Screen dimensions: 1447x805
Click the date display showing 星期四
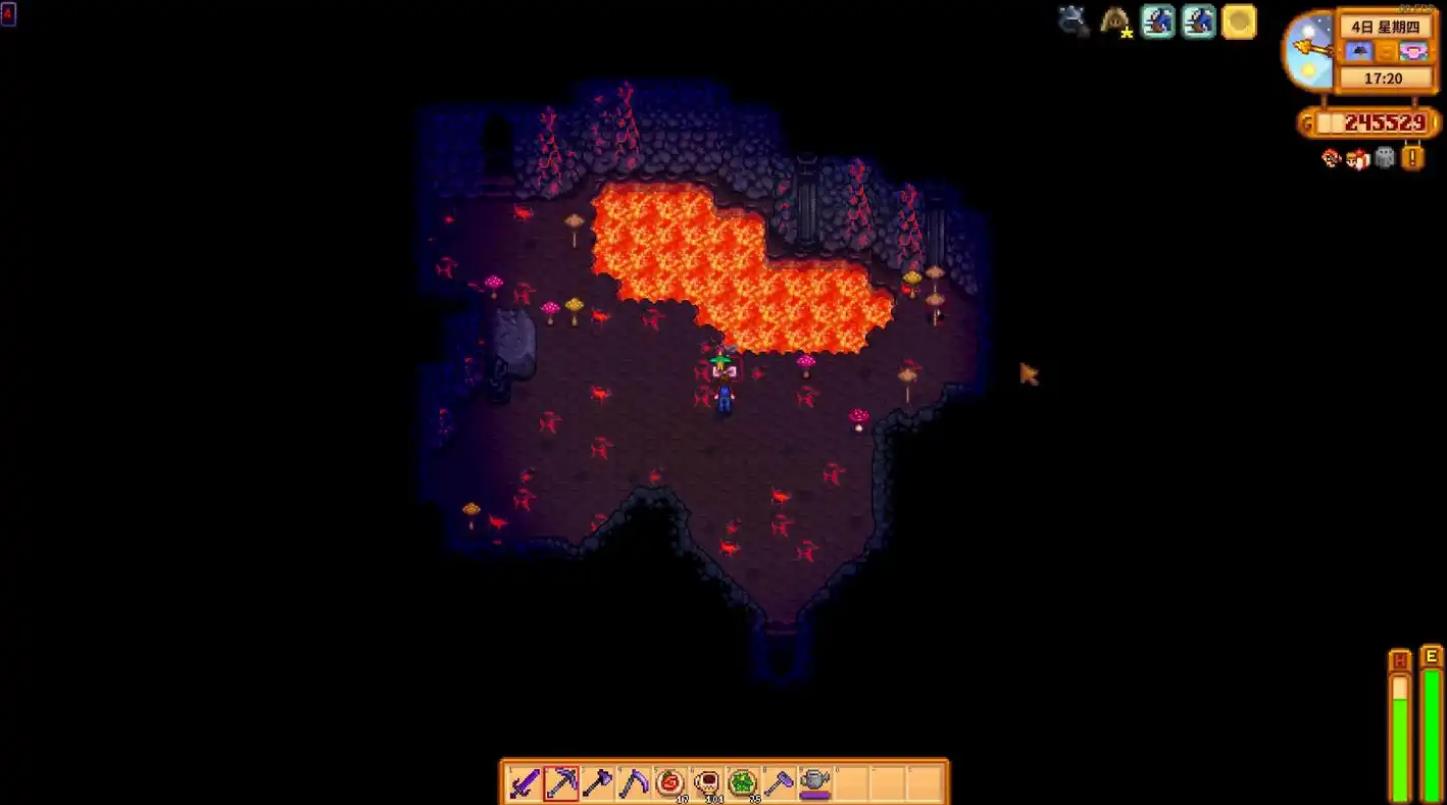(x=1388, y=27)
